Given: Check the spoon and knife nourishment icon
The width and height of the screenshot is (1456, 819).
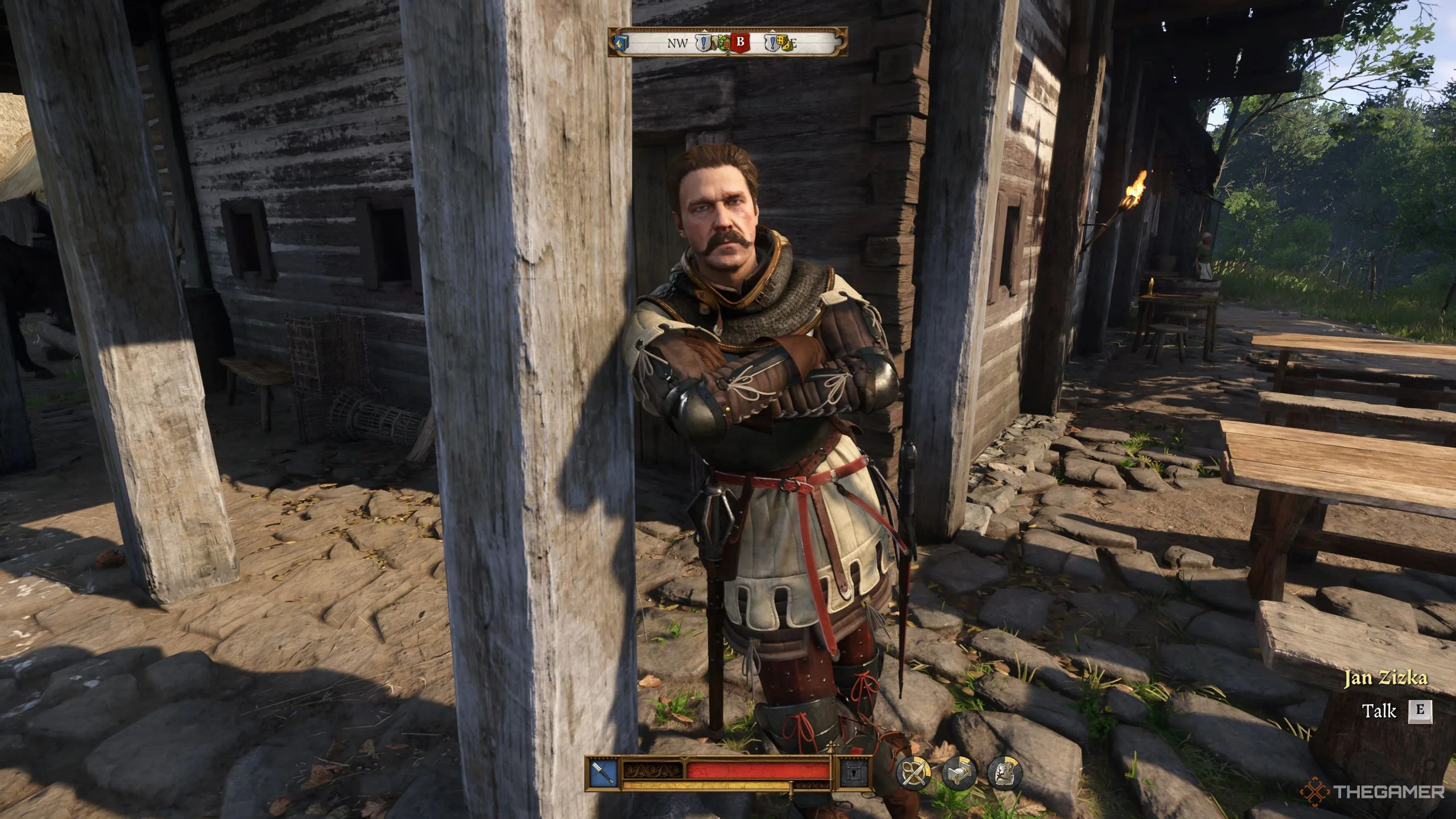Looking at the screenshot, I should coord(913,773).
